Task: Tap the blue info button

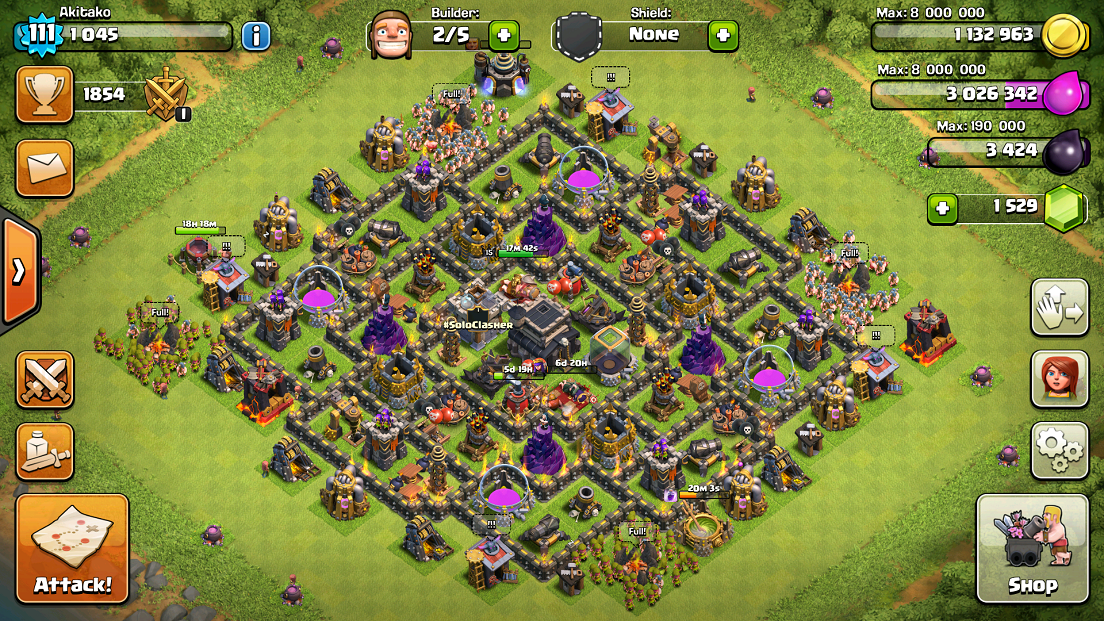Action: [x=256, y=37]
